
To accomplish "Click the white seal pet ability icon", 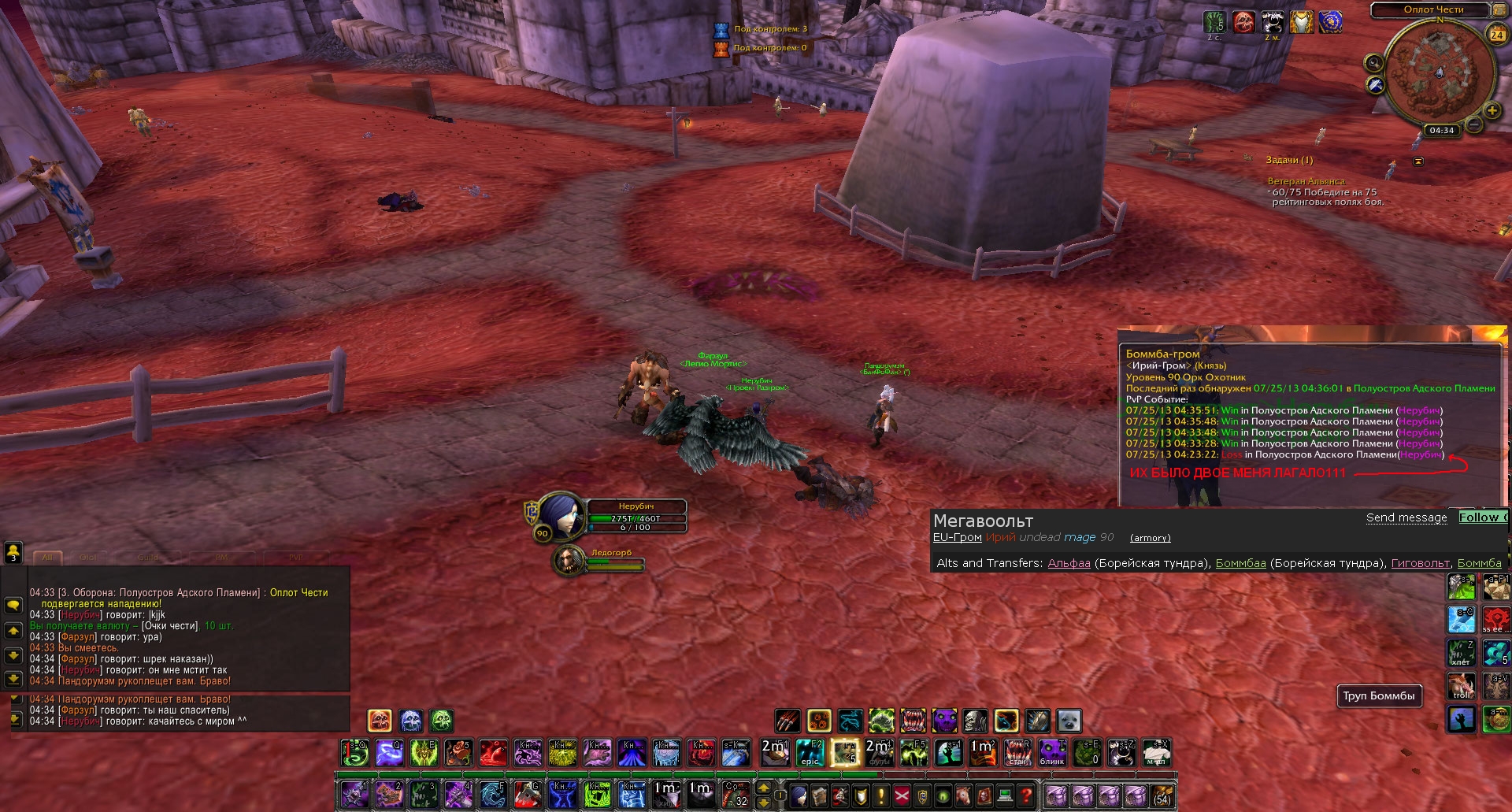I will pos(1069,721).
